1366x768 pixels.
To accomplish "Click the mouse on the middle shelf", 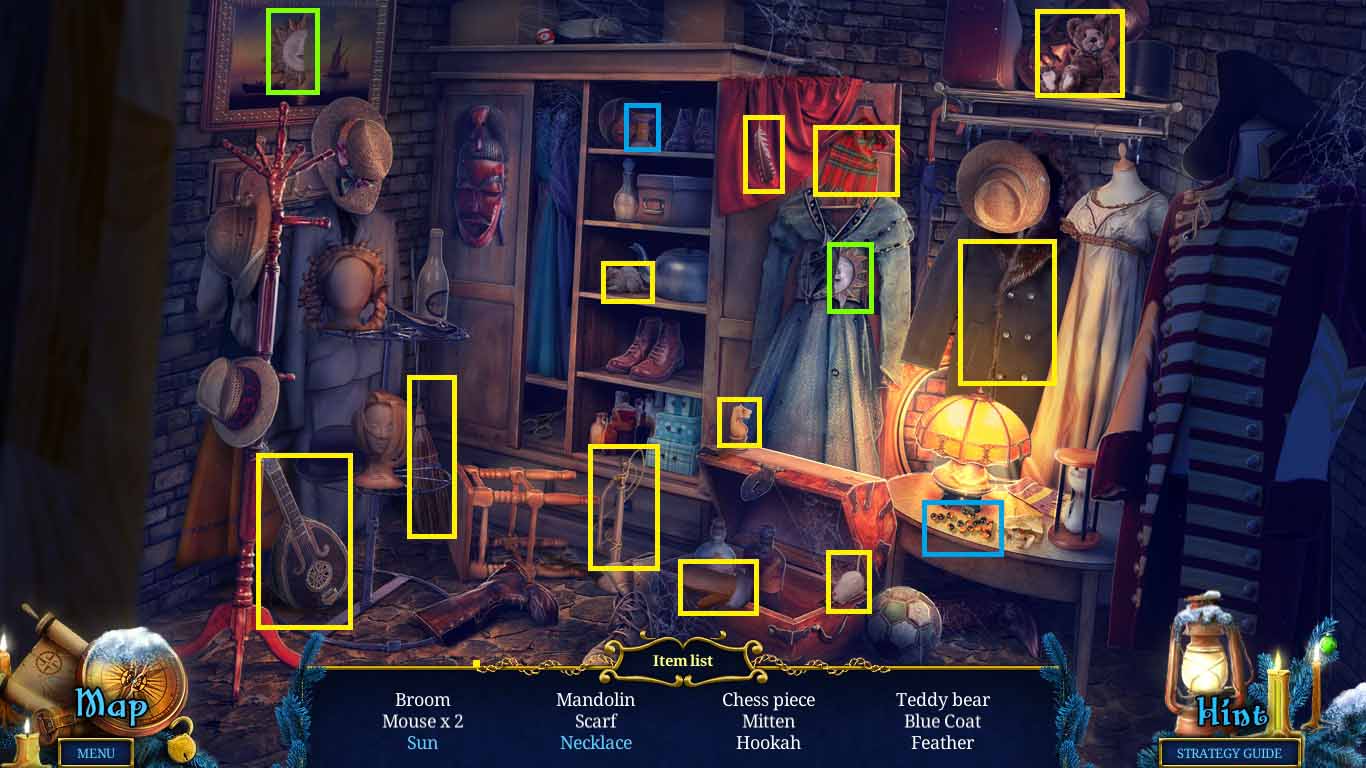I will click(x=628, y=282).
